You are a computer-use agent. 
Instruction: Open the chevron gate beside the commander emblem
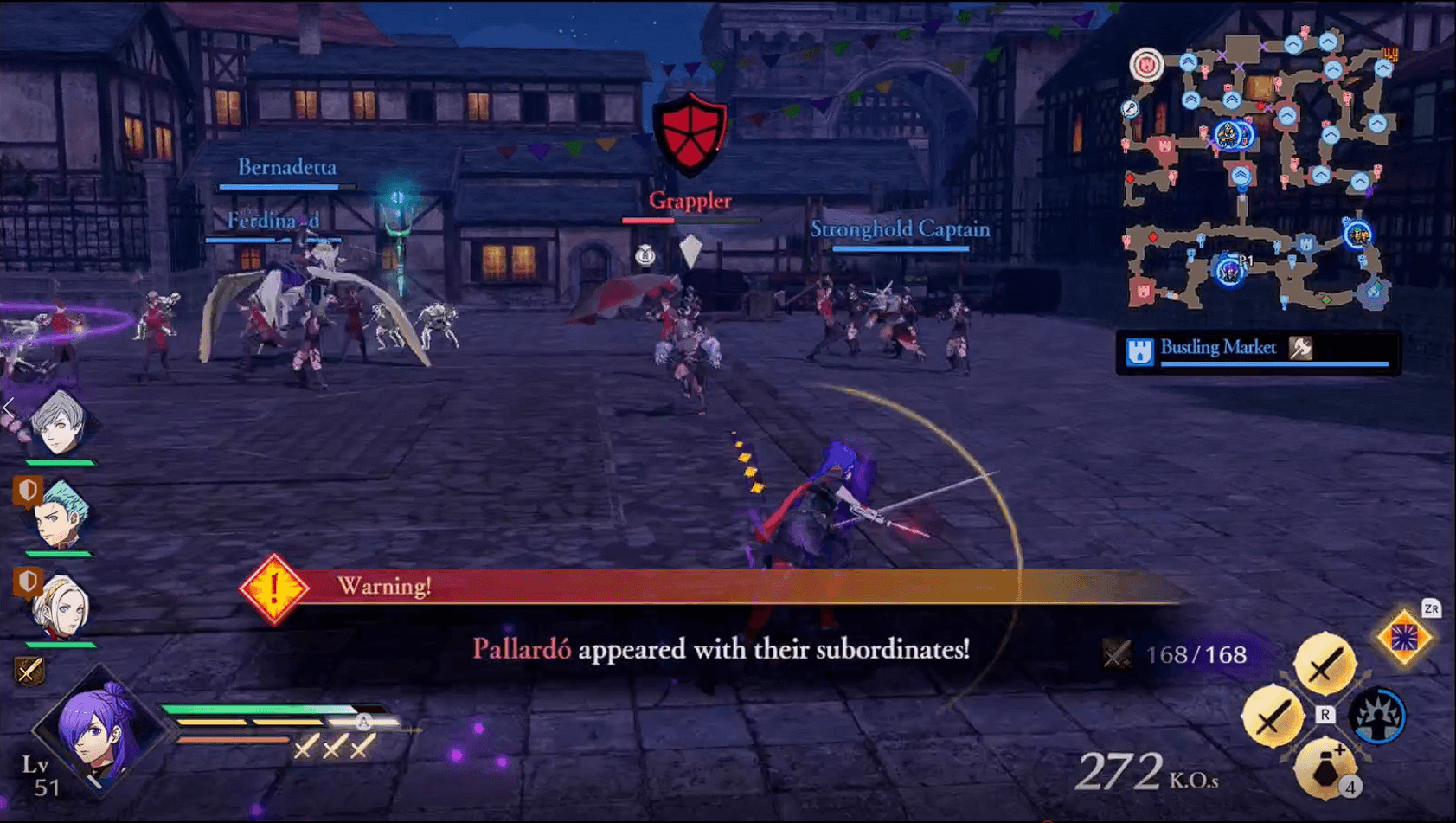click(x=1188, y=63)
